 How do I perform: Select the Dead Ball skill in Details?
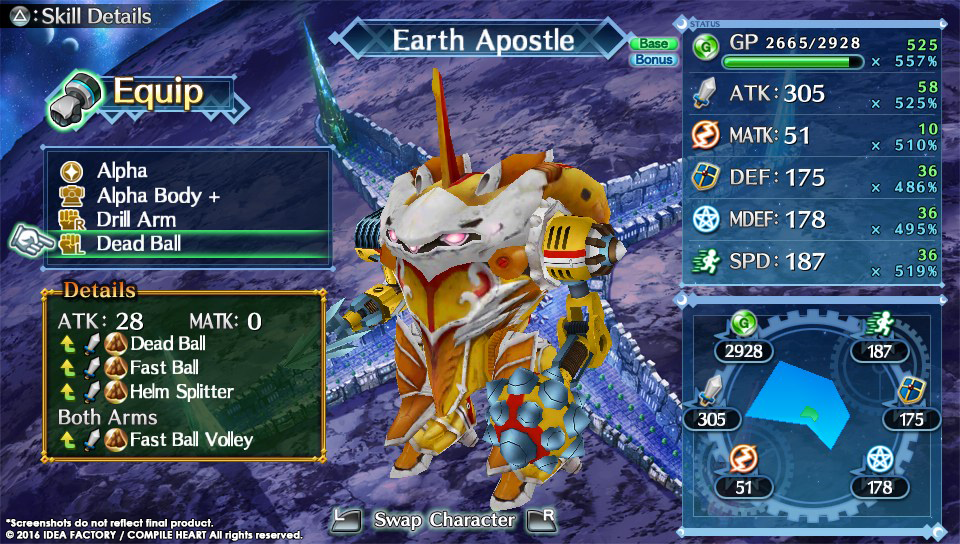(168, 344)
